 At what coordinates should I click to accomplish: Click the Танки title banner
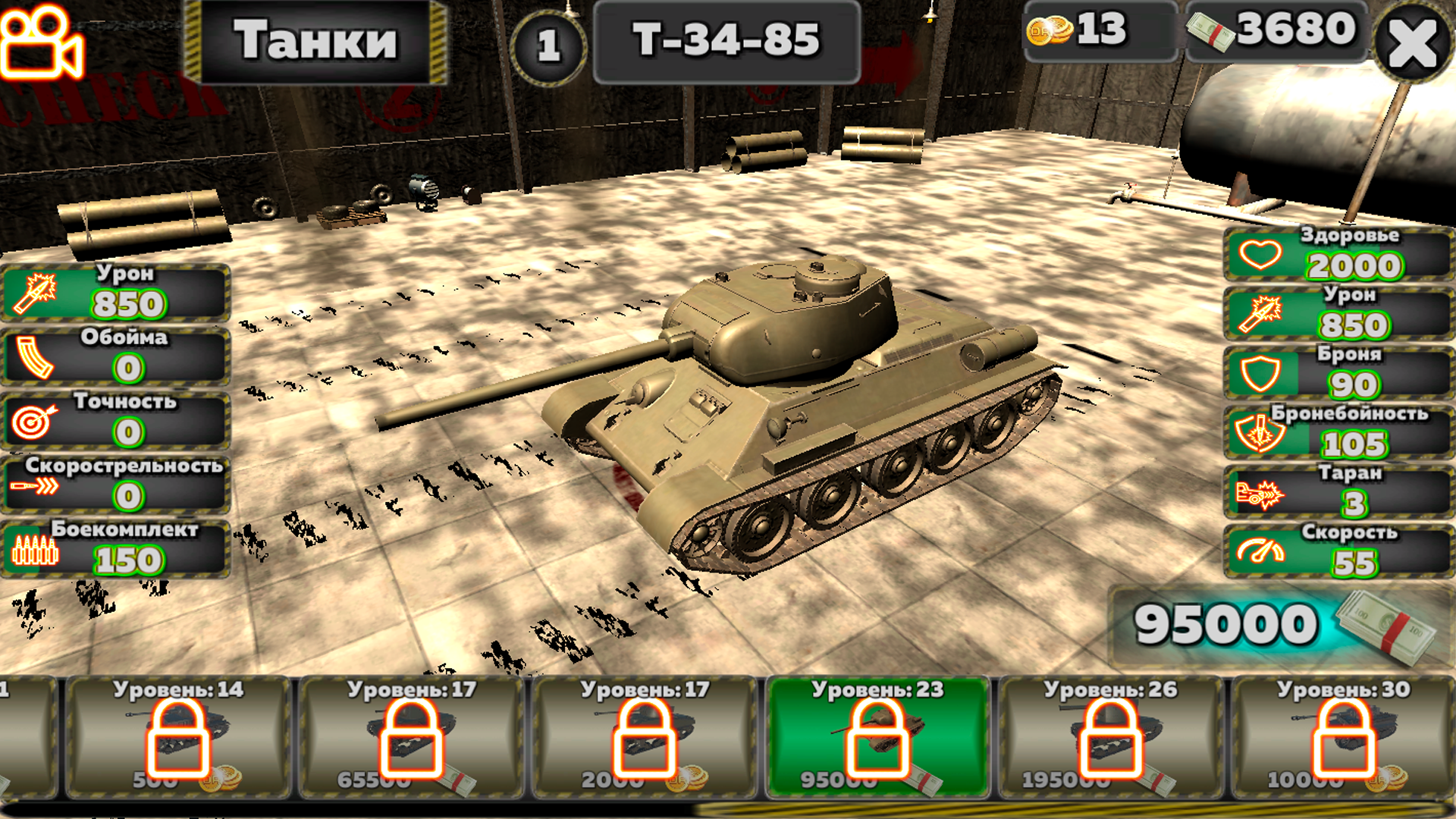318,42
